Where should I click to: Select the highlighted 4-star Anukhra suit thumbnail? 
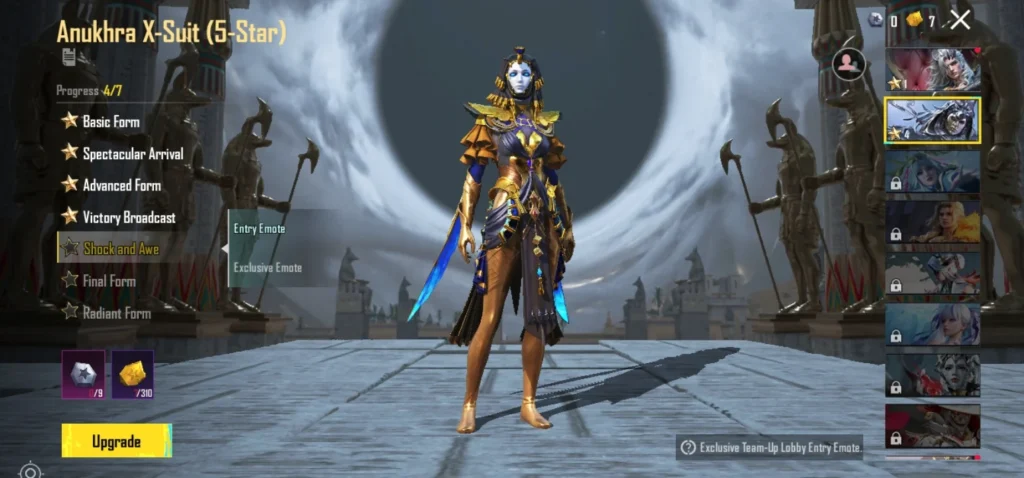click(932, 120)
